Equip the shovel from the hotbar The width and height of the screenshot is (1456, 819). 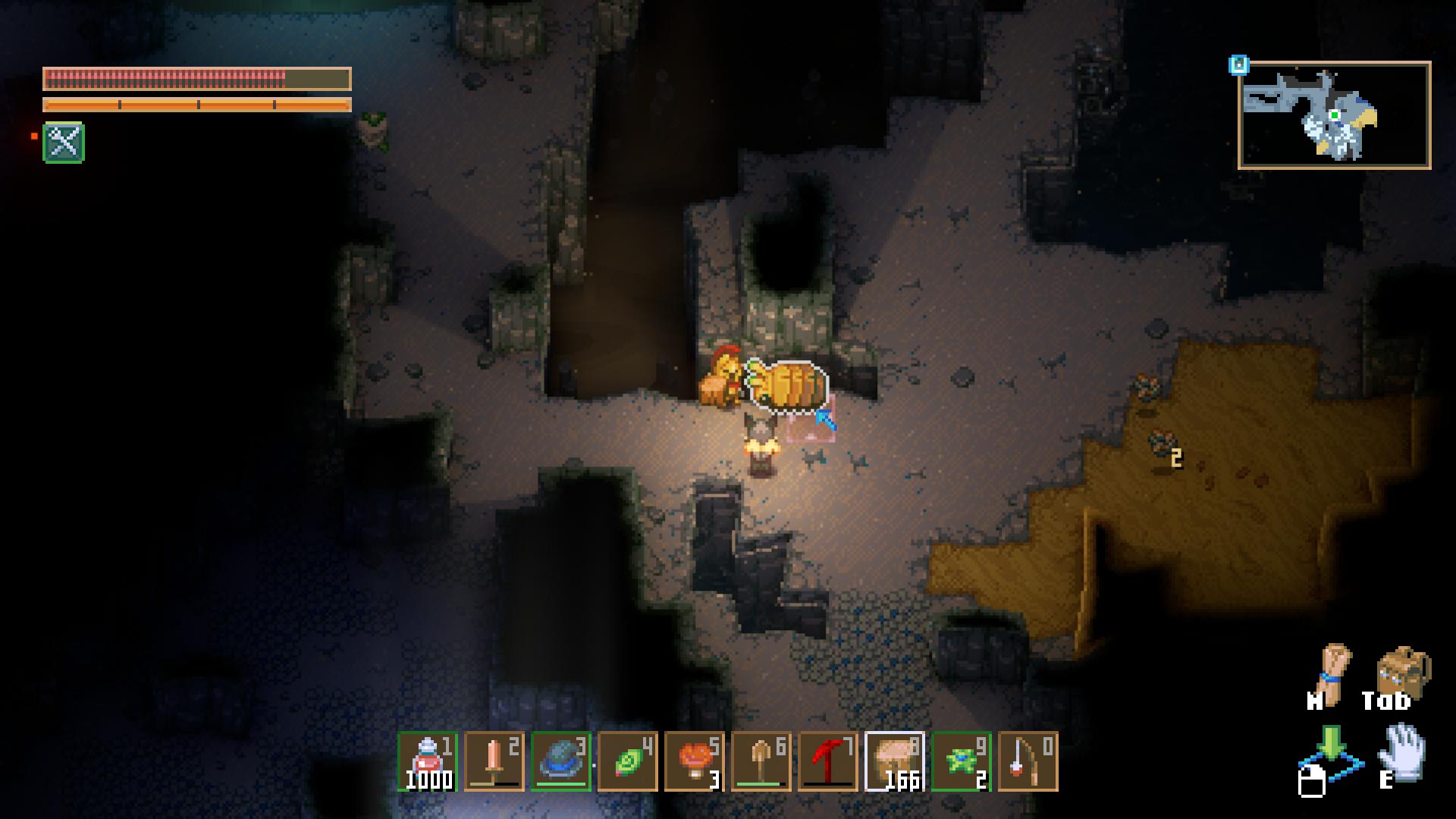[x=761, y=761]
